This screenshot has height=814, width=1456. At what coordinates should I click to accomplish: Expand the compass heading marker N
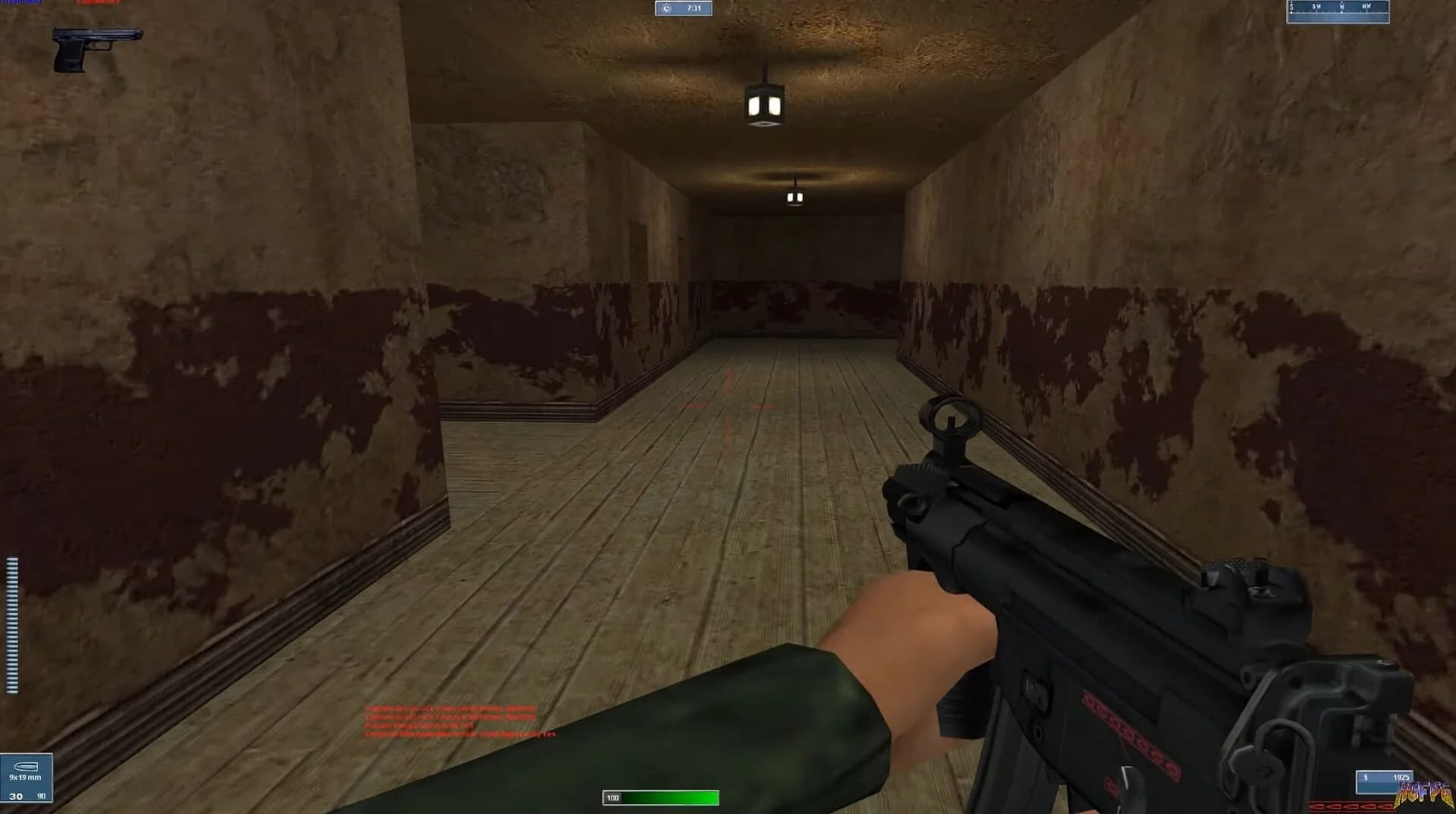tap(1341, 7)
